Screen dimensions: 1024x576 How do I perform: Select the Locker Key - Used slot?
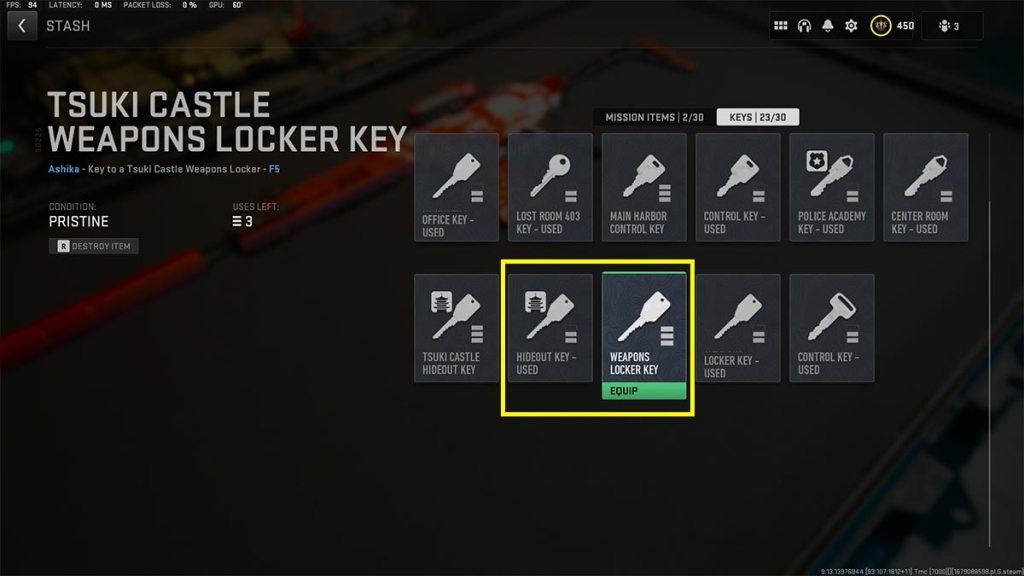coord(738,329)
